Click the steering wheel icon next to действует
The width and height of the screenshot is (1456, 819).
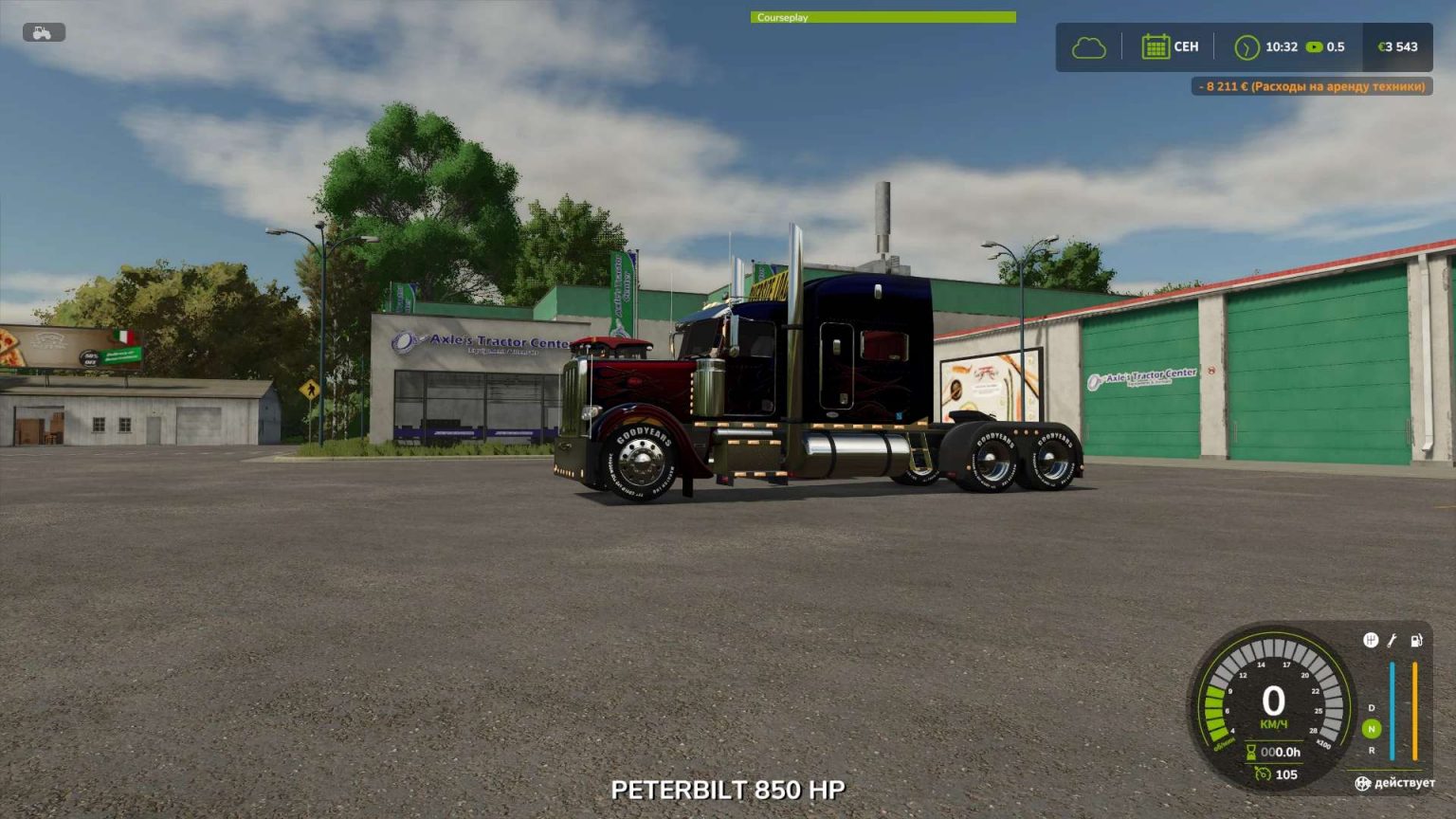point(1362,784)
